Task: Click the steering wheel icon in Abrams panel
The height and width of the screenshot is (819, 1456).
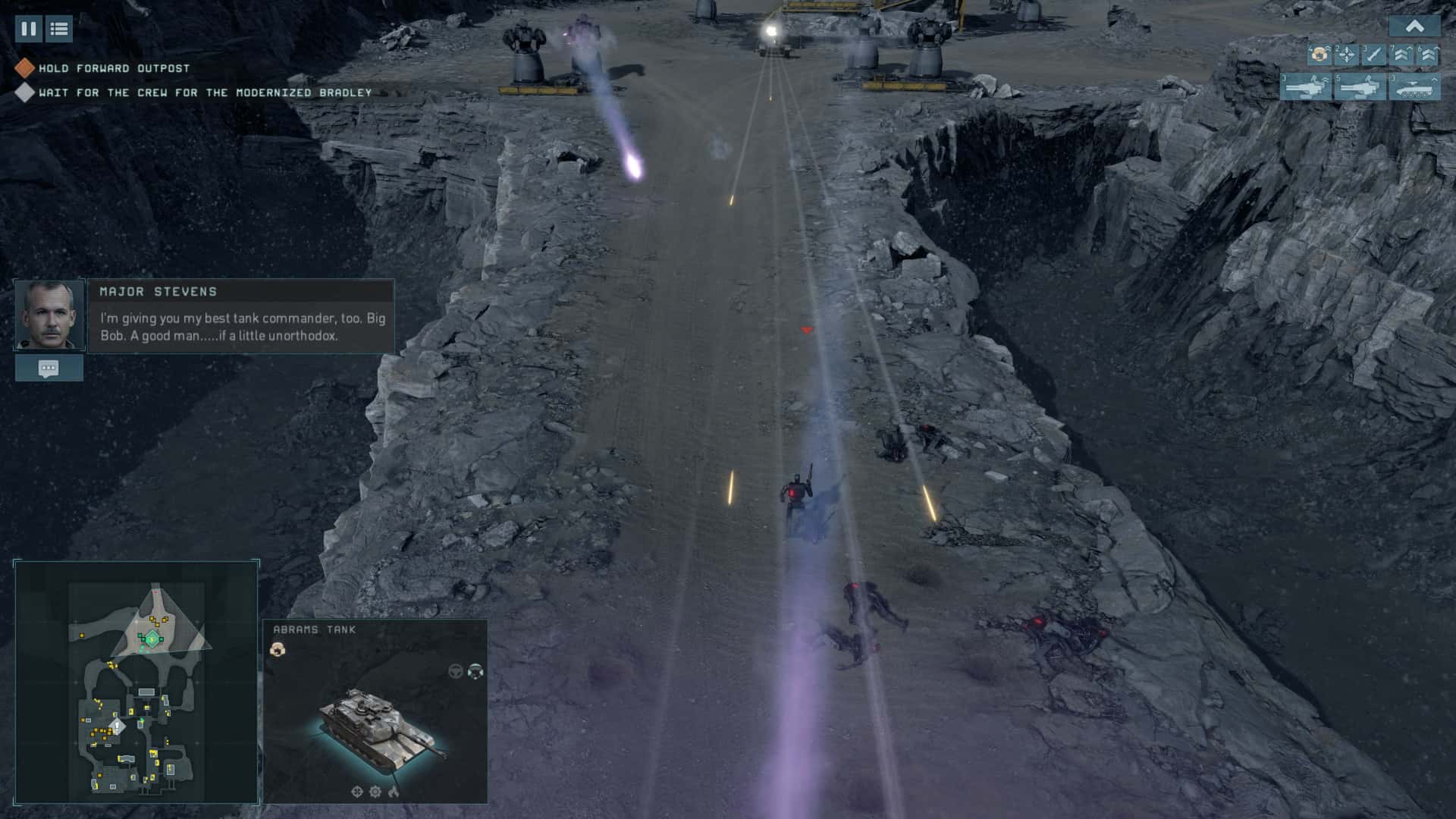Action: (x=455, y=671)
